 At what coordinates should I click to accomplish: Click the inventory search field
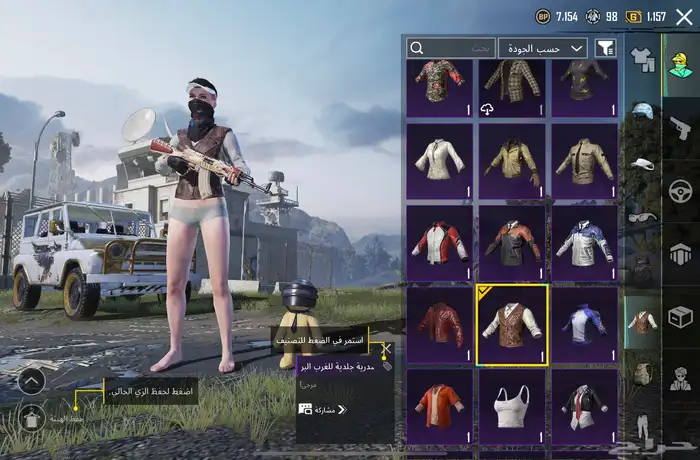coord(451,47)
